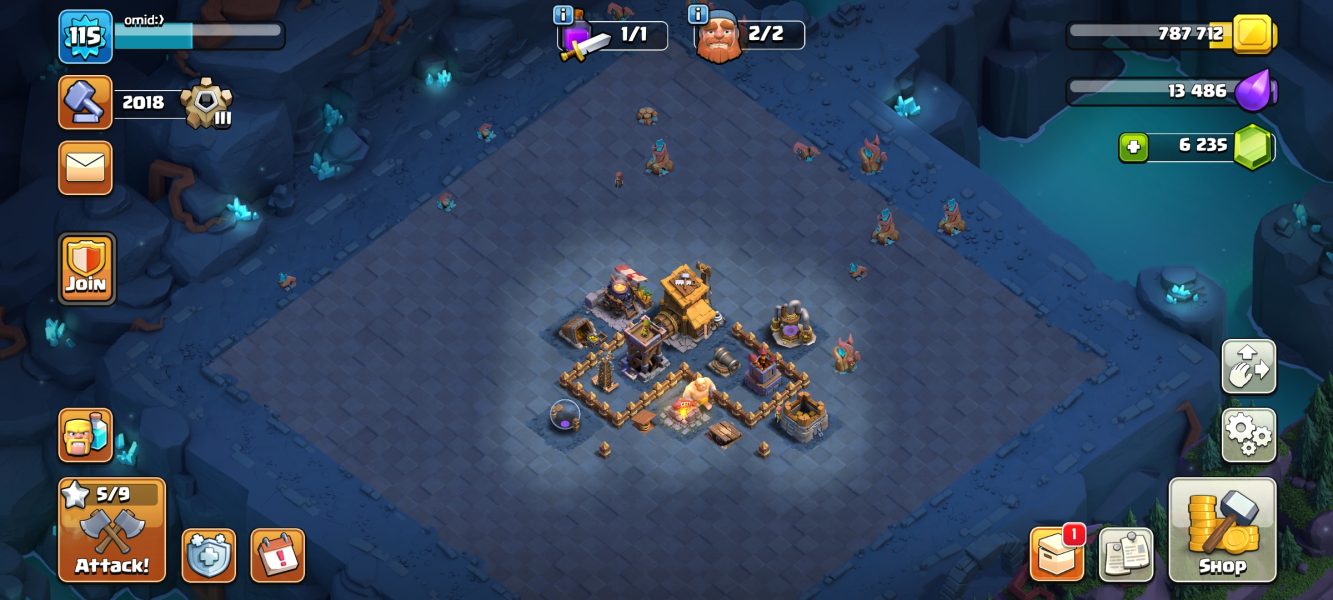Viewport: 1333px width, 600px height.
Task: Add gems with the green plus button
Action: [1131, 146]
